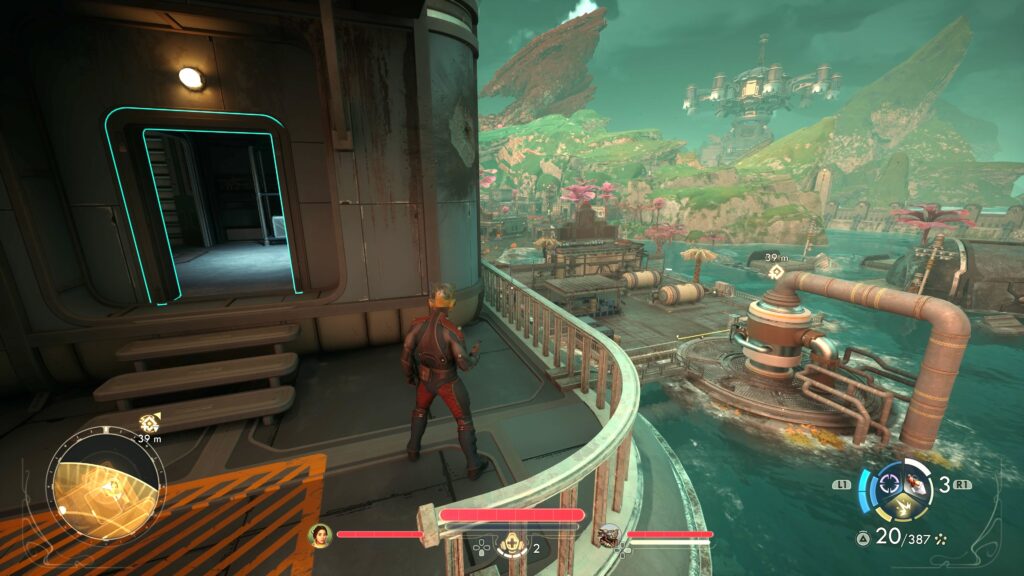Open the circular minimap

(x=108, y=487)
